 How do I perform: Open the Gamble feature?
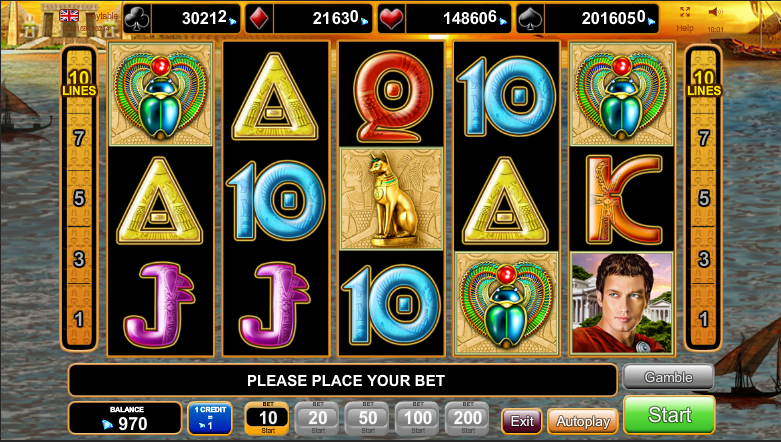[x=668, y=377]
